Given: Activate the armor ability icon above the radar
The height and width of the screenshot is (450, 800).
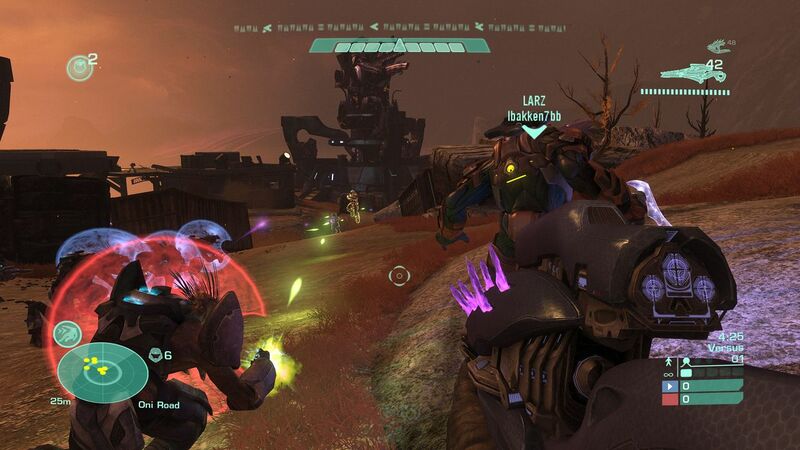Looking at the screenshot, I should point(67,333).
